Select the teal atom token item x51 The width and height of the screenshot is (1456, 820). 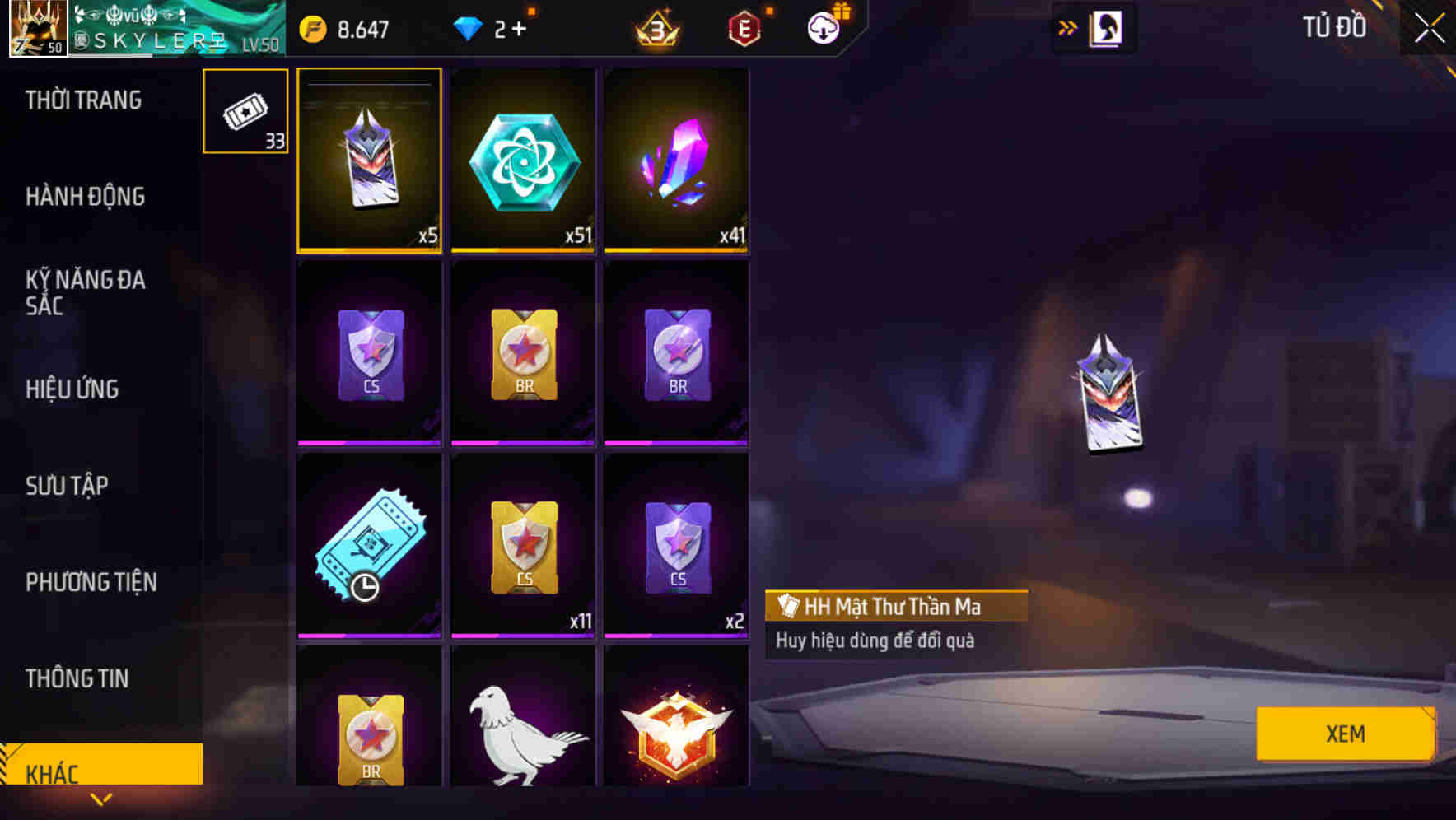coord(522,161)
